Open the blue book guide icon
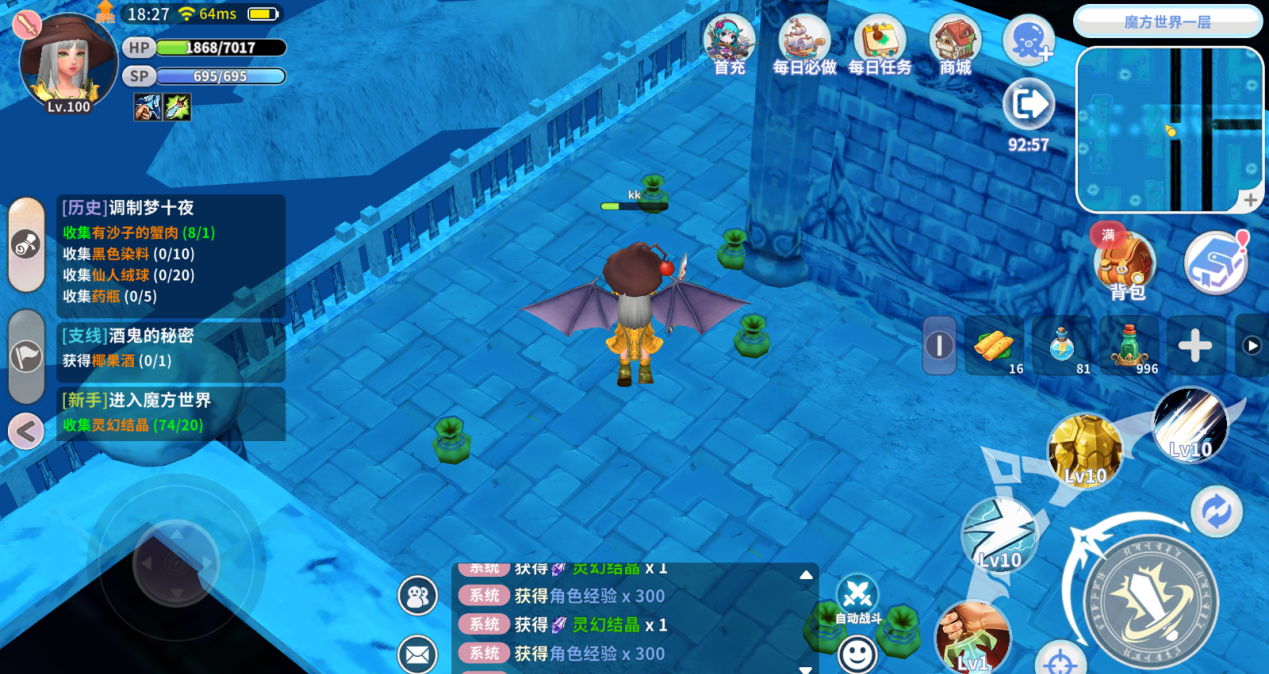Screen dimensions: 1269x674 [x=1214, y=262]
